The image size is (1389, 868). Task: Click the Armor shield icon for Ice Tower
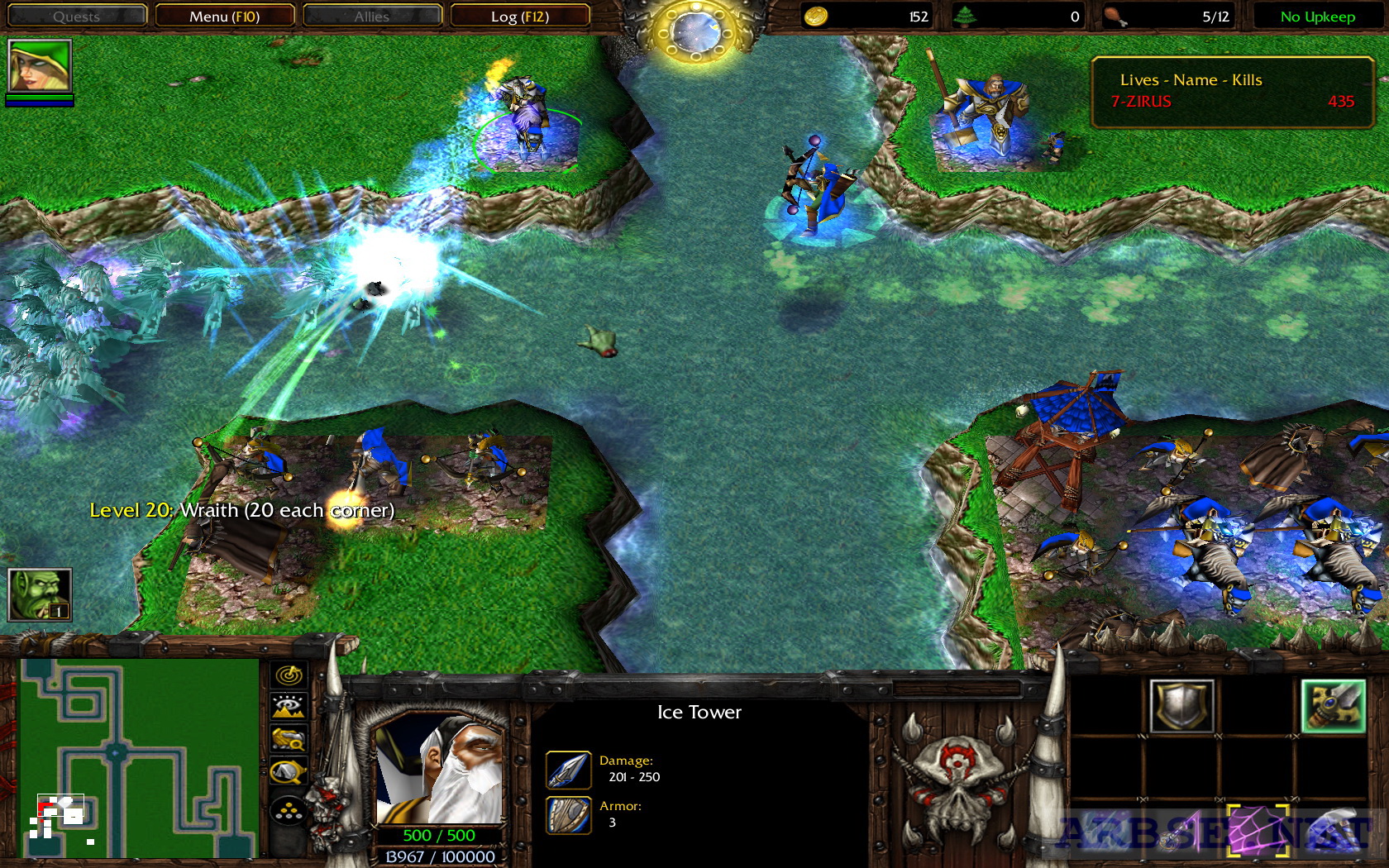(567, 814)
